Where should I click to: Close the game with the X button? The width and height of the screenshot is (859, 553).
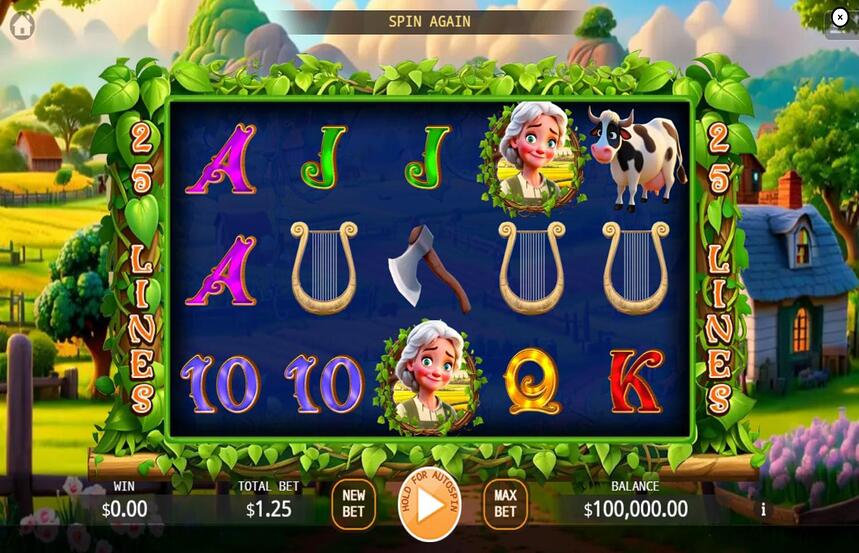839,17
